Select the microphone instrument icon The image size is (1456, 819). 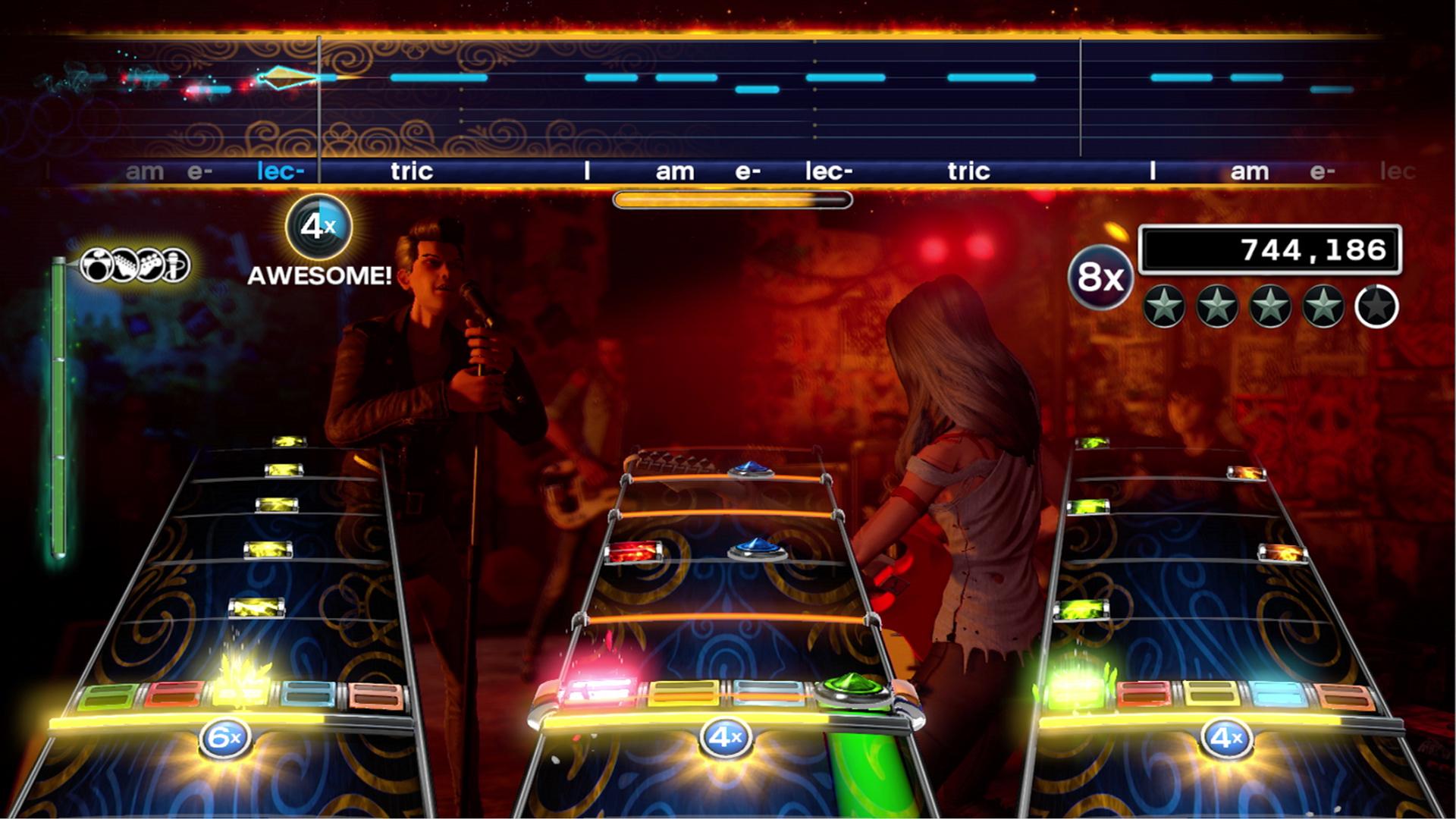point(173,265)
